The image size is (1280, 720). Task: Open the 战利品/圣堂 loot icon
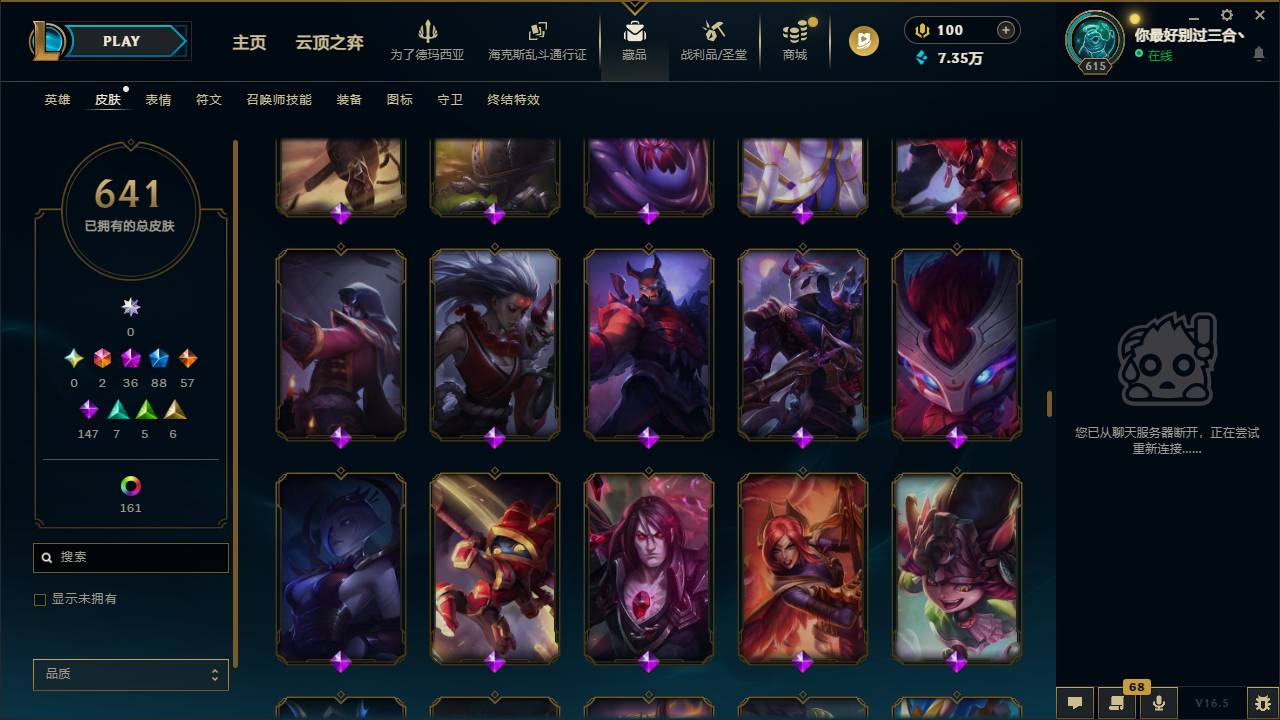point(713,40)
